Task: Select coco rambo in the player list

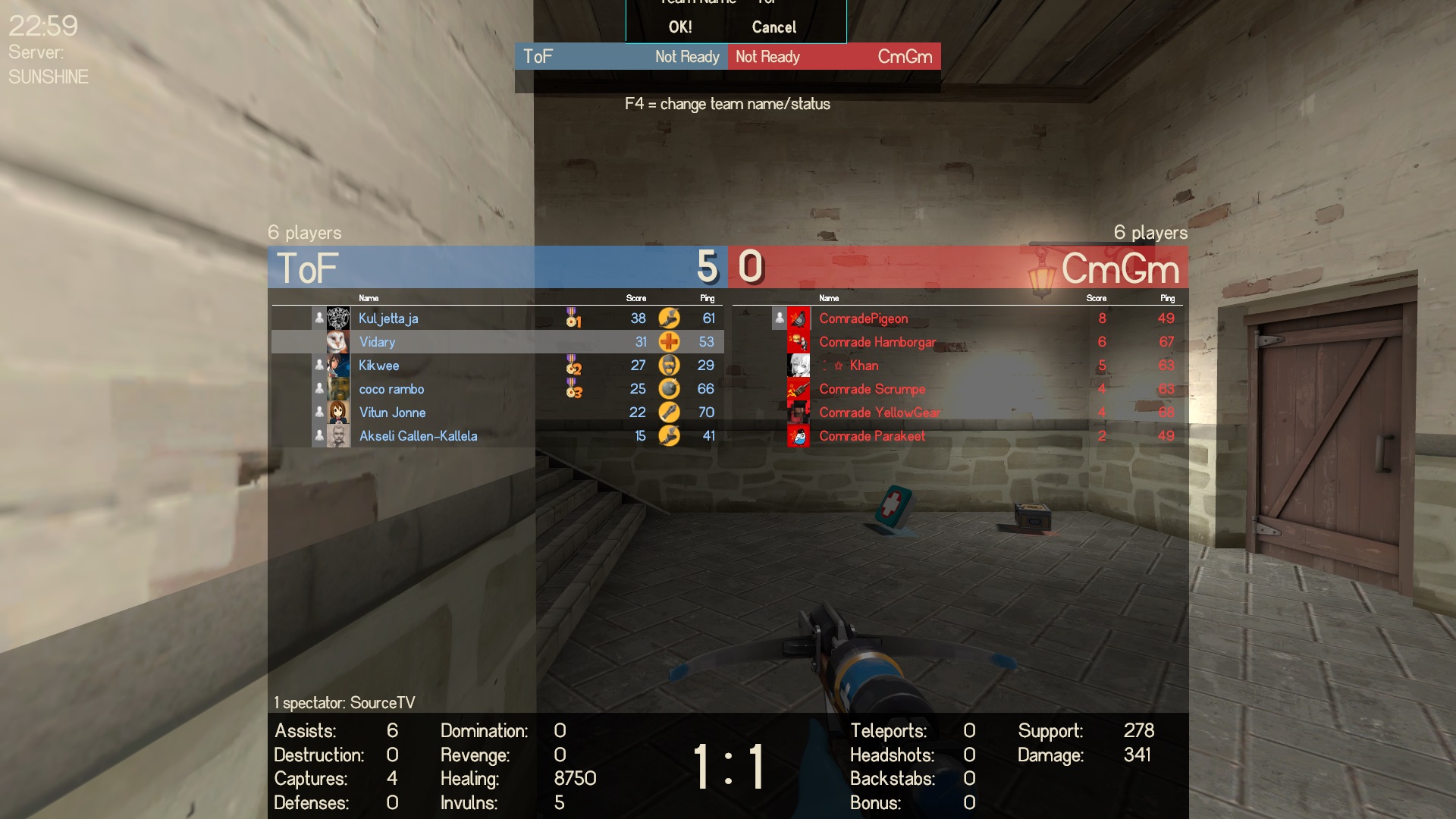Action: 391,389
